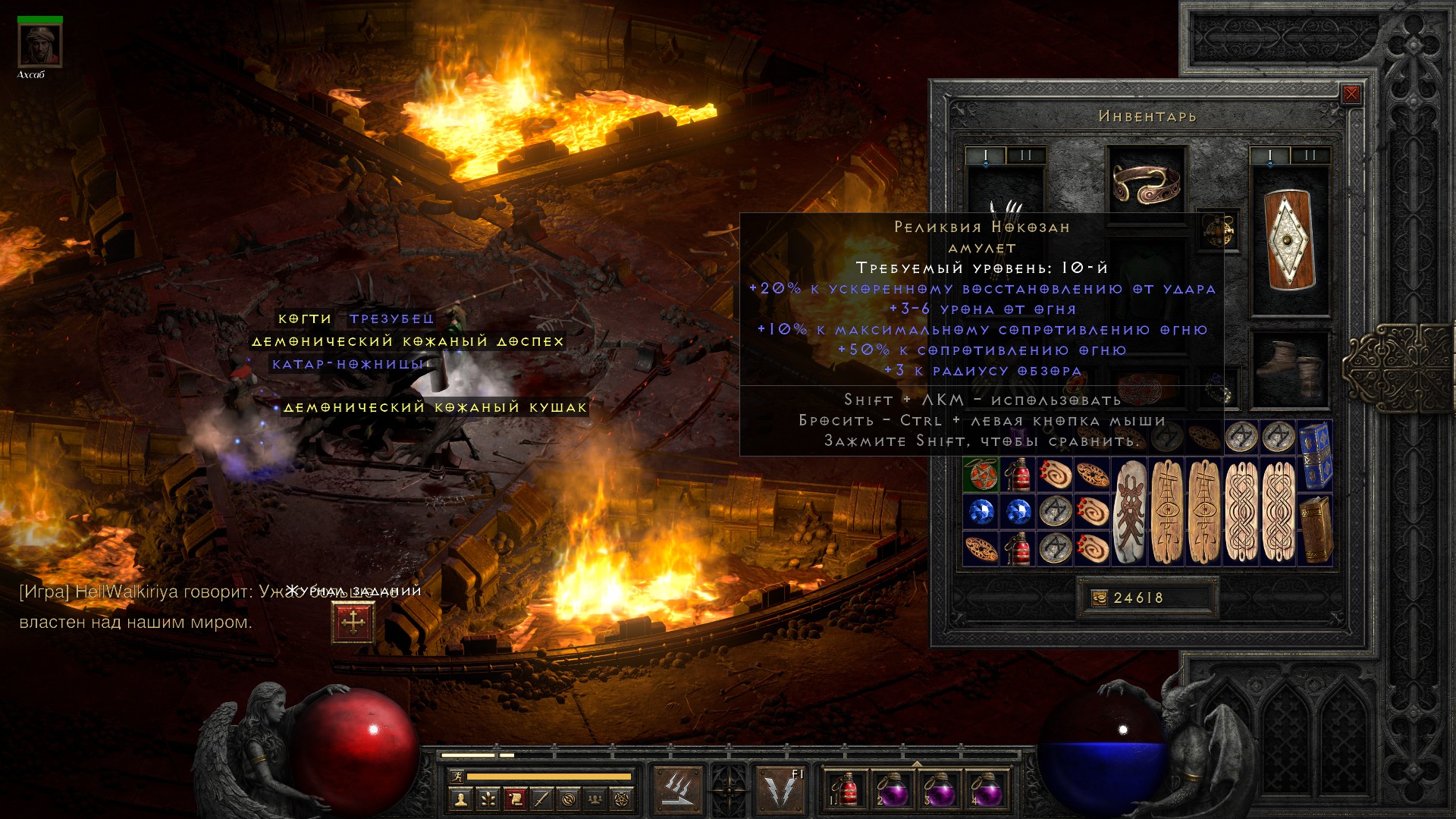Select the equipped leather boots

click(x=1289, y=369)
